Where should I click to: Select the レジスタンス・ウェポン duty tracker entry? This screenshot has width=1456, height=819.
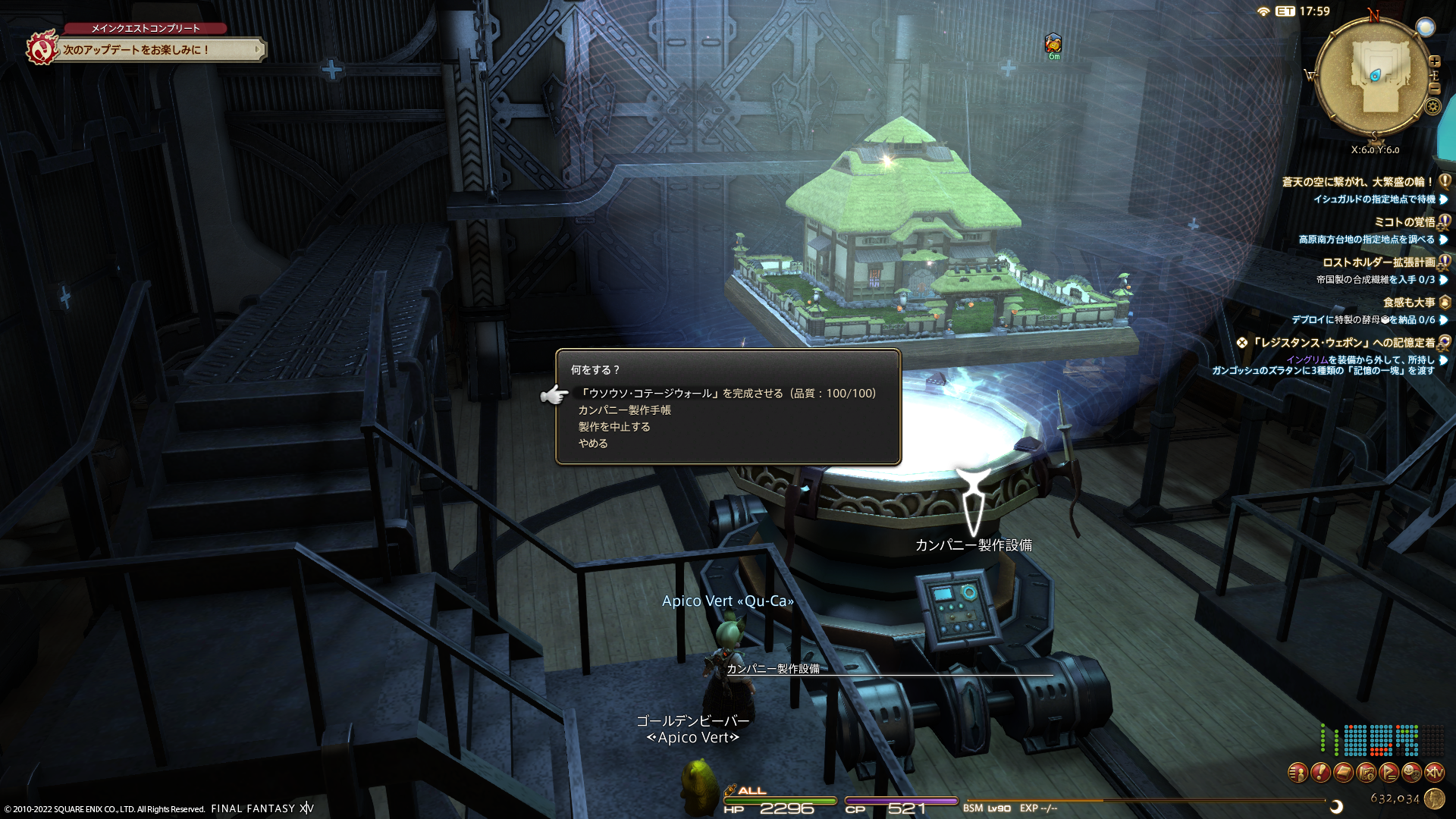[1342, 343]
